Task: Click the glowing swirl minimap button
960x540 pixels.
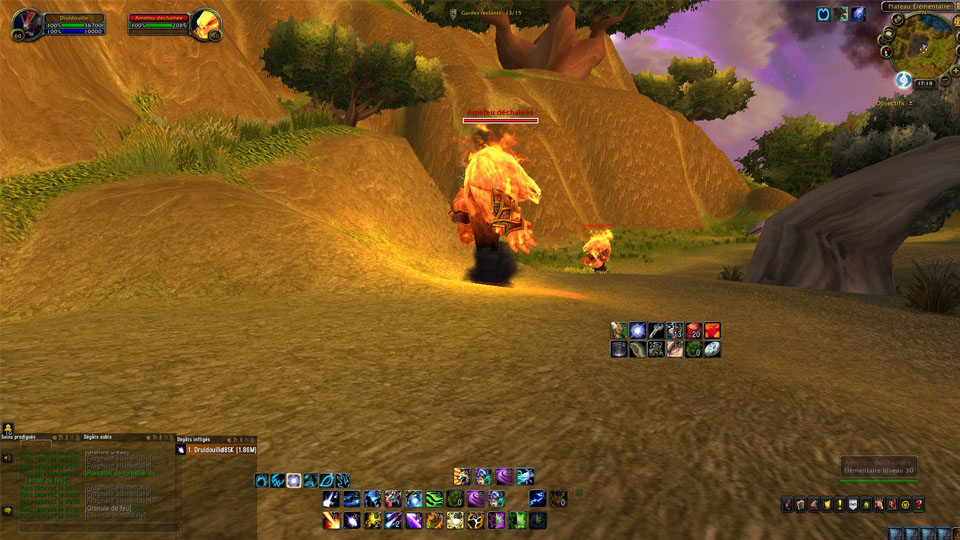Action: [903, 79]
